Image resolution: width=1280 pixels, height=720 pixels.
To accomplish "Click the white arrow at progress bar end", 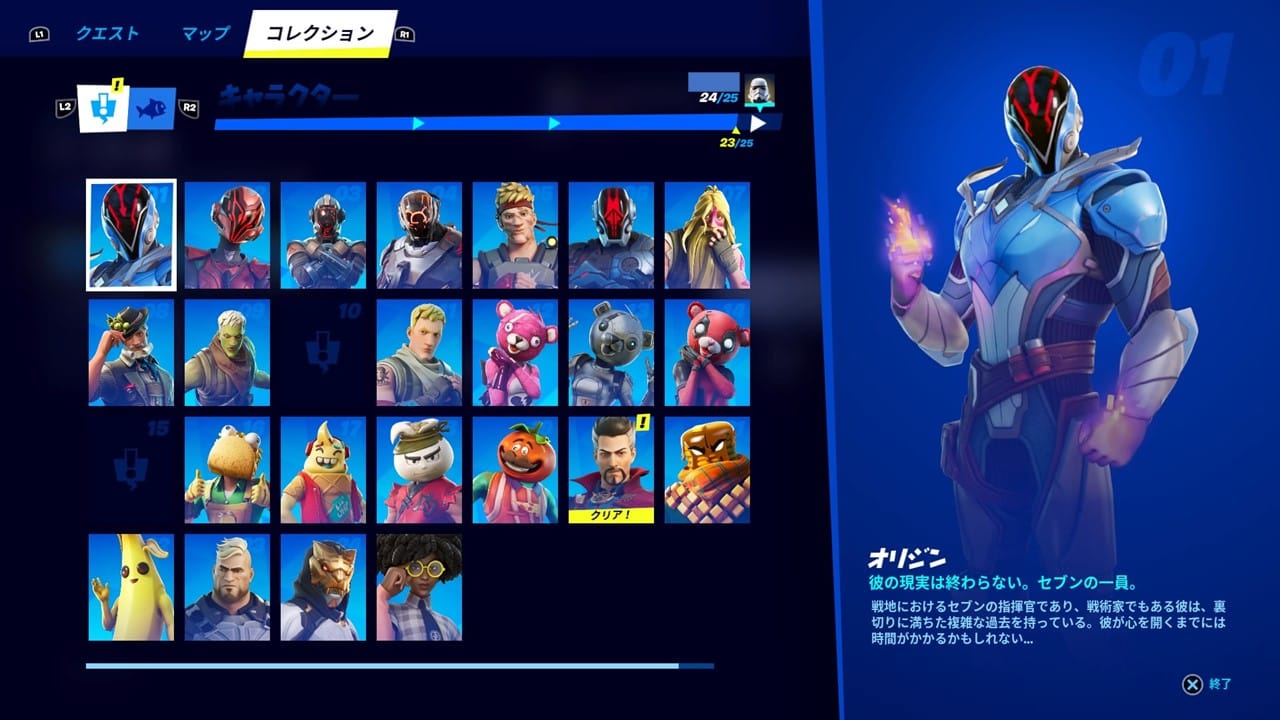I will tap(758, 124).
